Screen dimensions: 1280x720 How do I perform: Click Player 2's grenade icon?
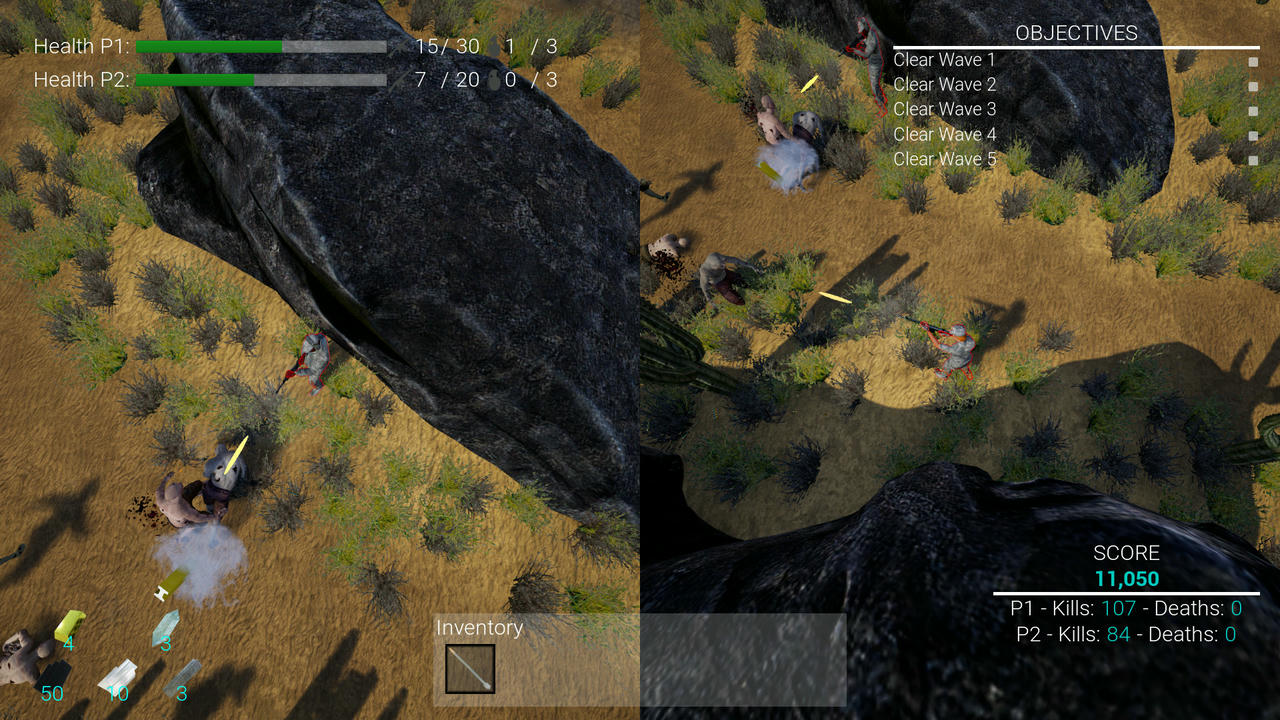click(490, 79)
